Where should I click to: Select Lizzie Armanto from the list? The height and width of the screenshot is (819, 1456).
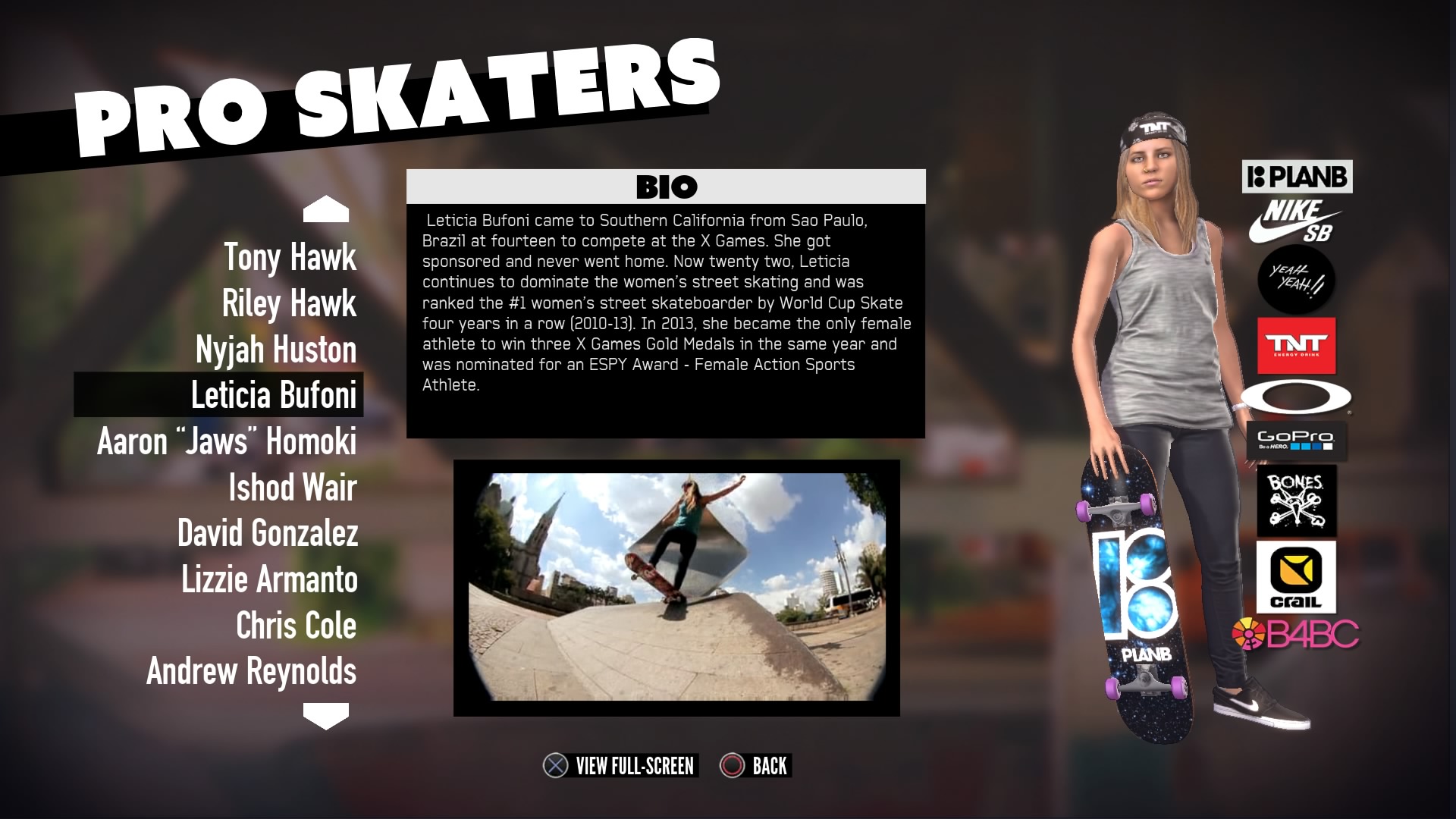click(x=269, y=580)
